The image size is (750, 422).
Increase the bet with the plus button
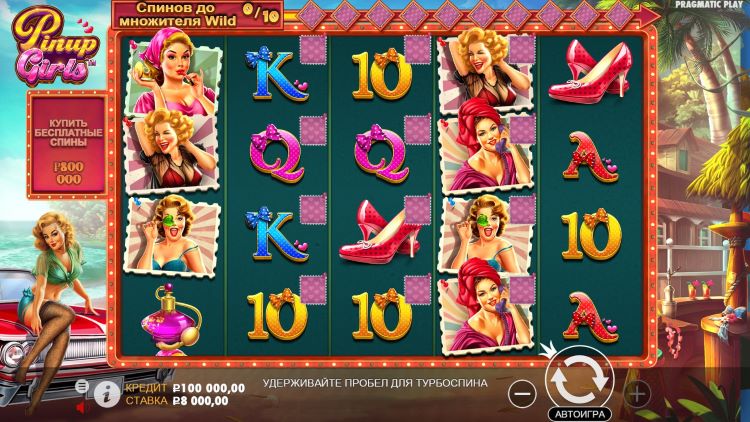tap(636, 393)
